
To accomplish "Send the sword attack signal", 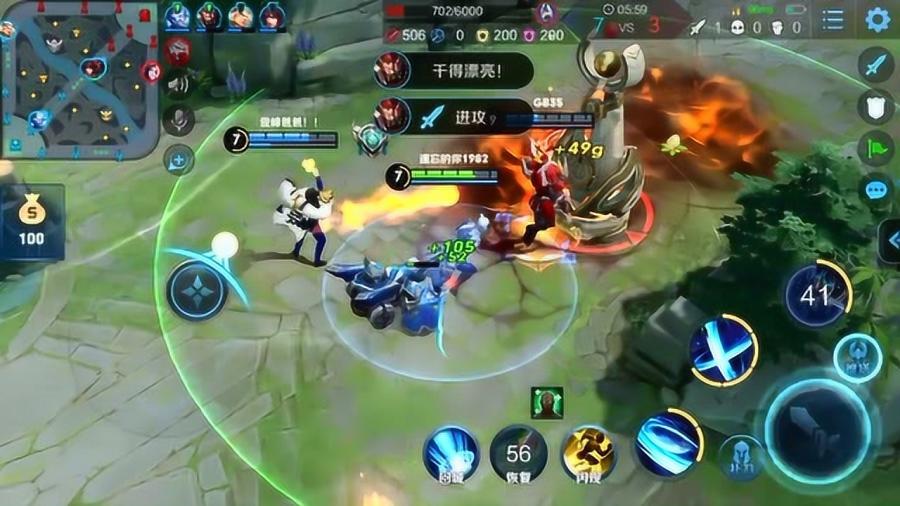I will coord(876,66).
